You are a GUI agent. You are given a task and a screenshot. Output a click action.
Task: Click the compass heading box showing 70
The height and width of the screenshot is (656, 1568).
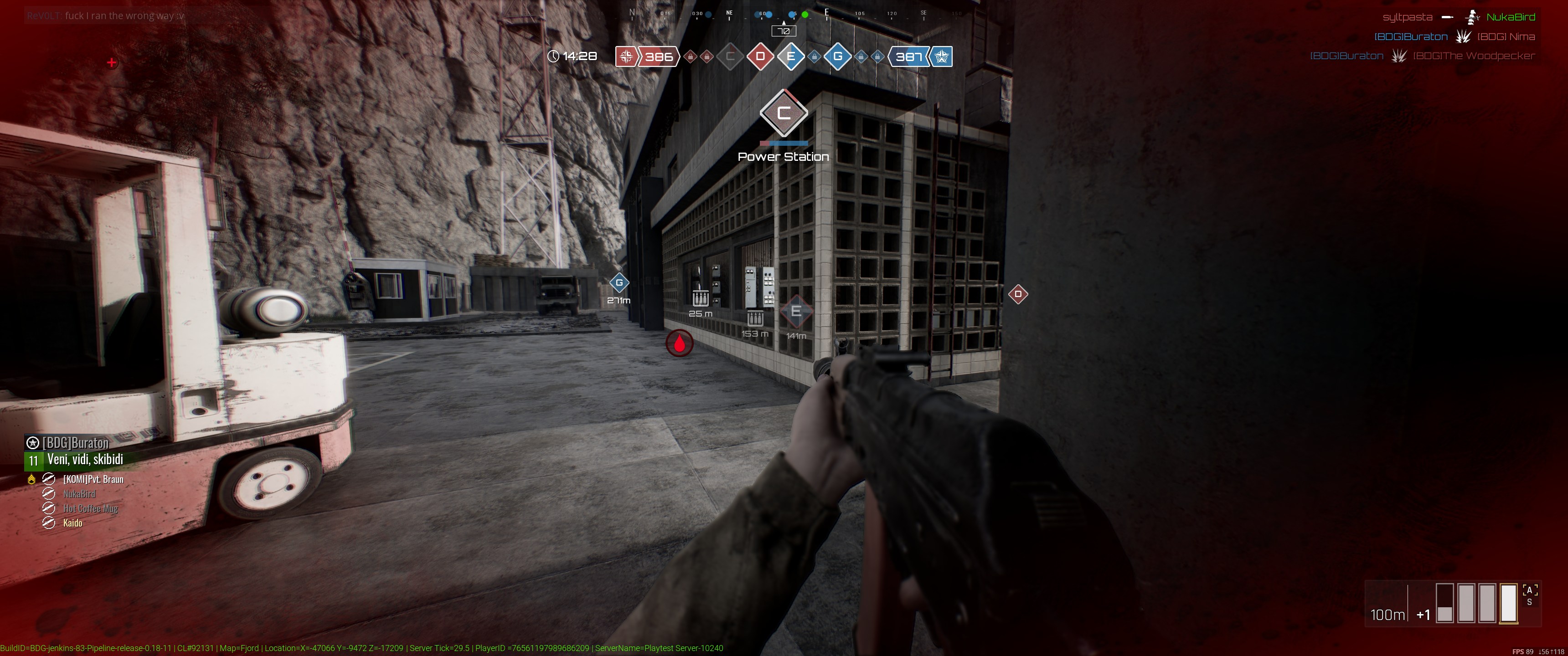coord(784,31)
